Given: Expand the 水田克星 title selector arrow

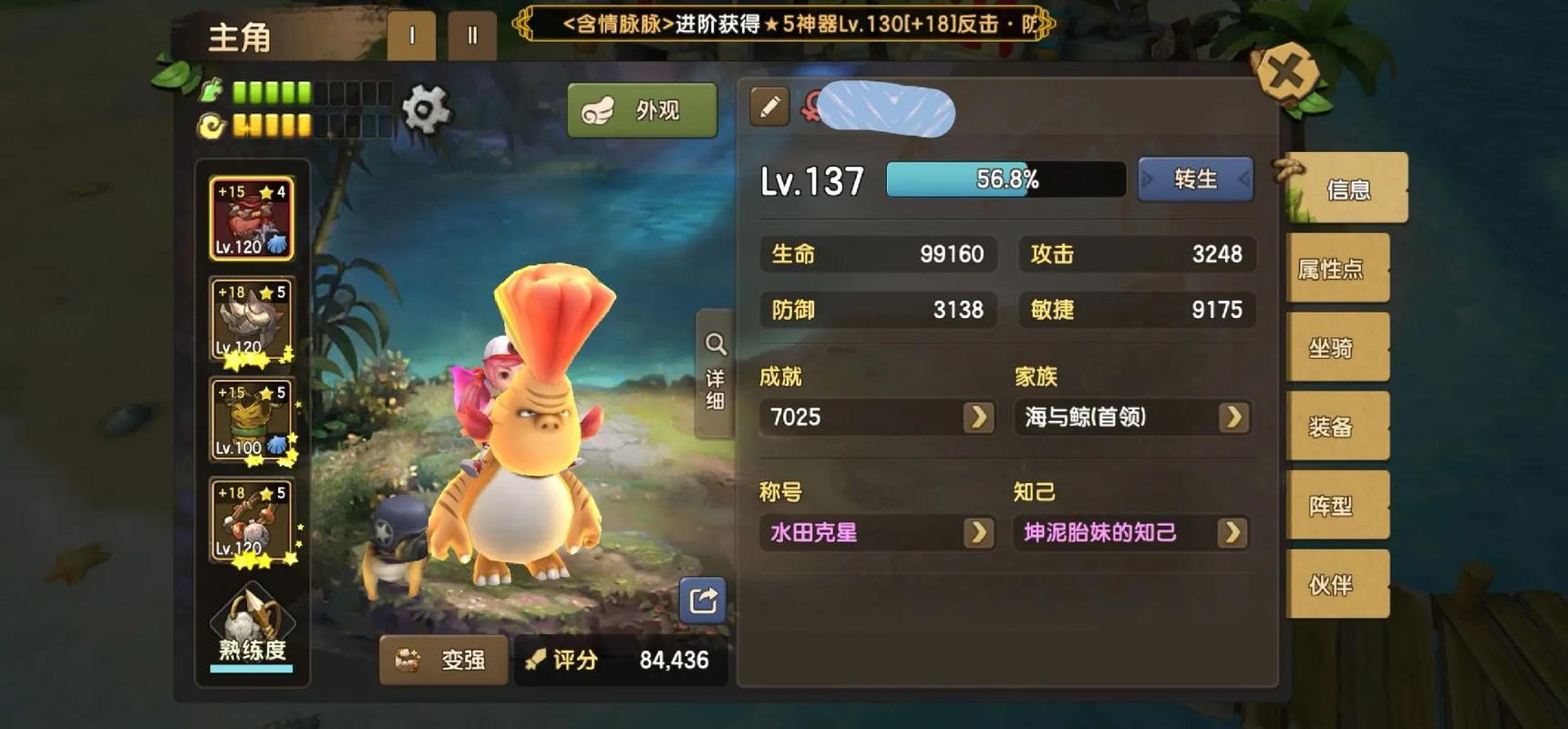Looking at the screenshot, I should pos(978,532).
